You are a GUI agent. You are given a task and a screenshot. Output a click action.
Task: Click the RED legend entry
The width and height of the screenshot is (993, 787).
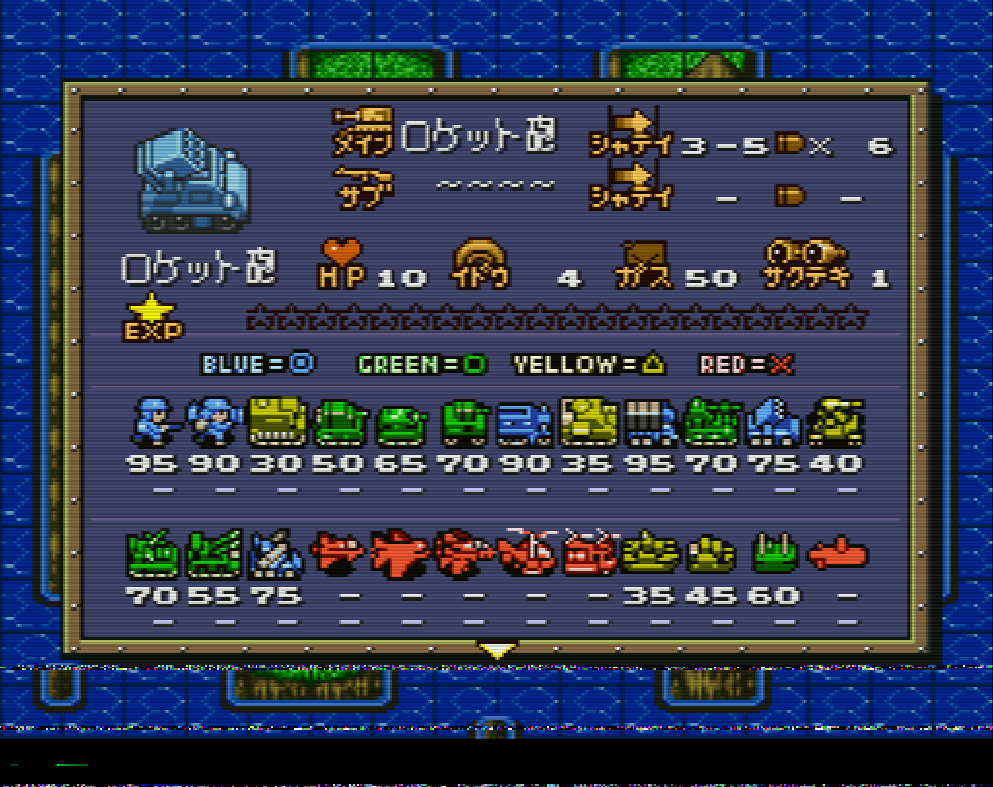(745, 365)
